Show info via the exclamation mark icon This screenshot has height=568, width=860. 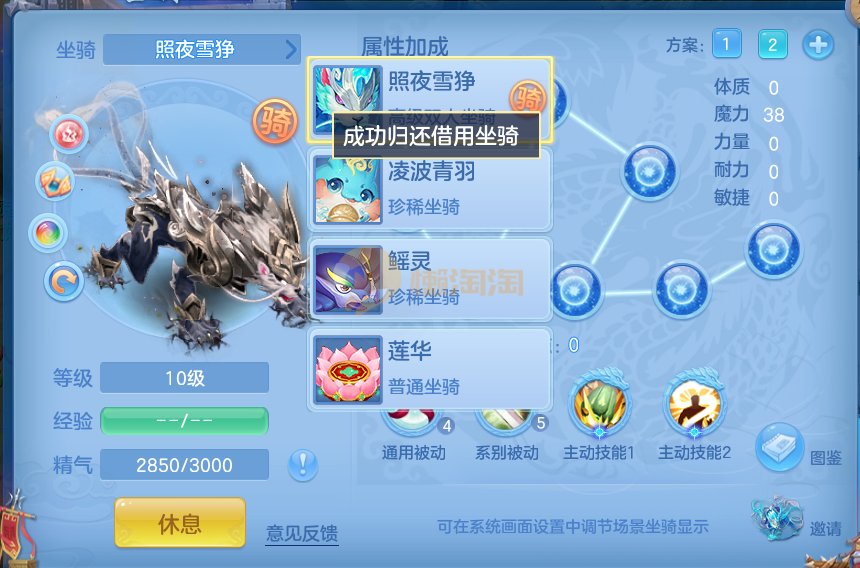pyautogui.click(x=303, y=464)
